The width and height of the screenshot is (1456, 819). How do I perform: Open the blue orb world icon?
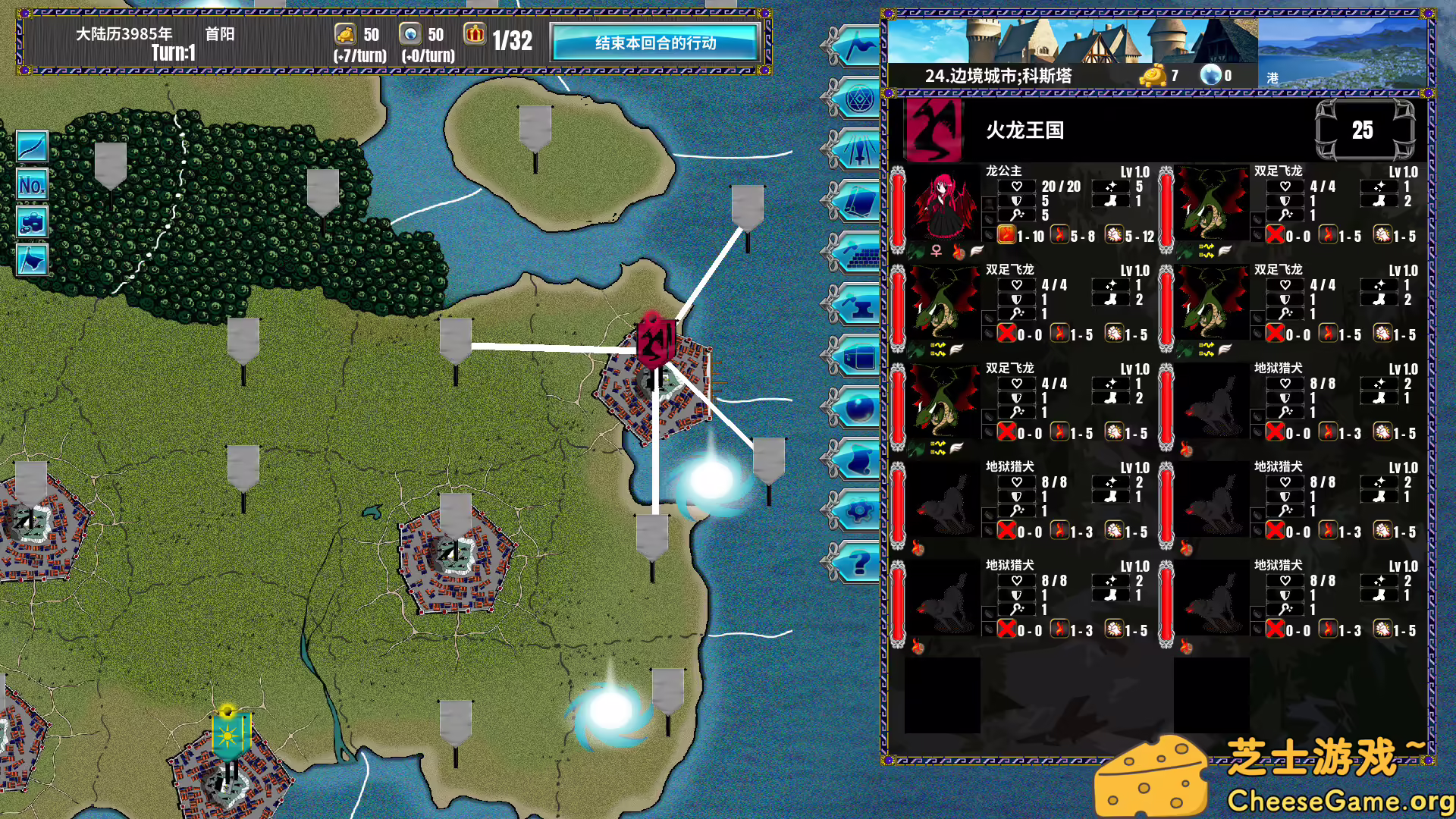coord(861,407)
